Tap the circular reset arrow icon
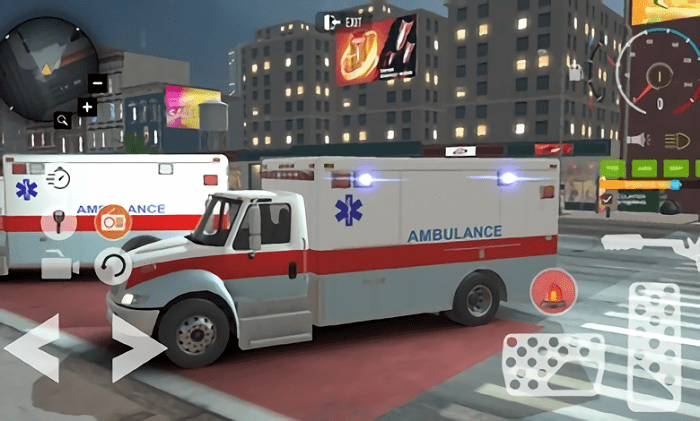The height and width of the screenshot is (421, 700). point(112,266)
